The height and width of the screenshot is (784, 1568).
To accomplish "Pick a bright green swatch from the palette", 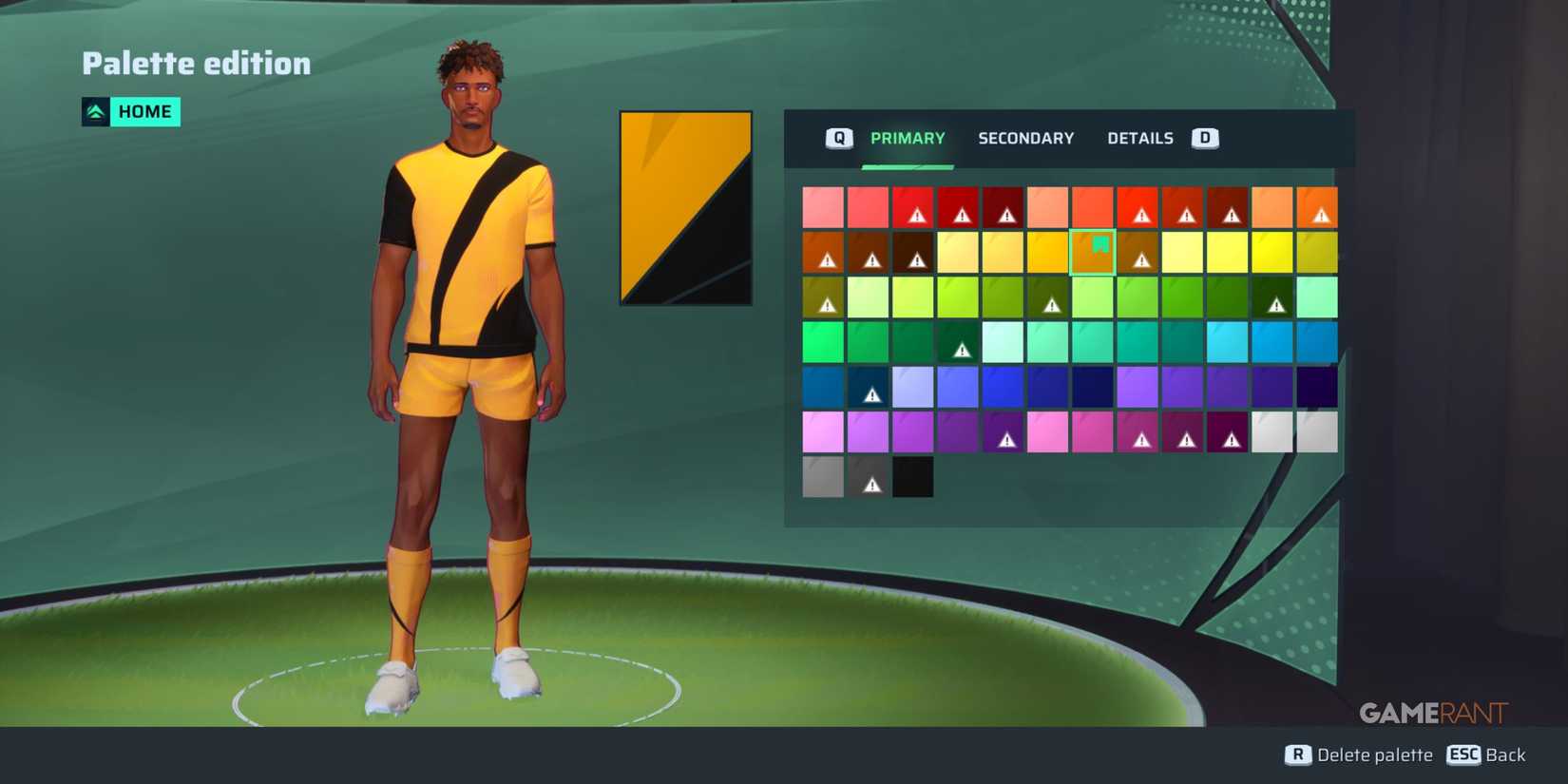I will [x=822, y=342].
